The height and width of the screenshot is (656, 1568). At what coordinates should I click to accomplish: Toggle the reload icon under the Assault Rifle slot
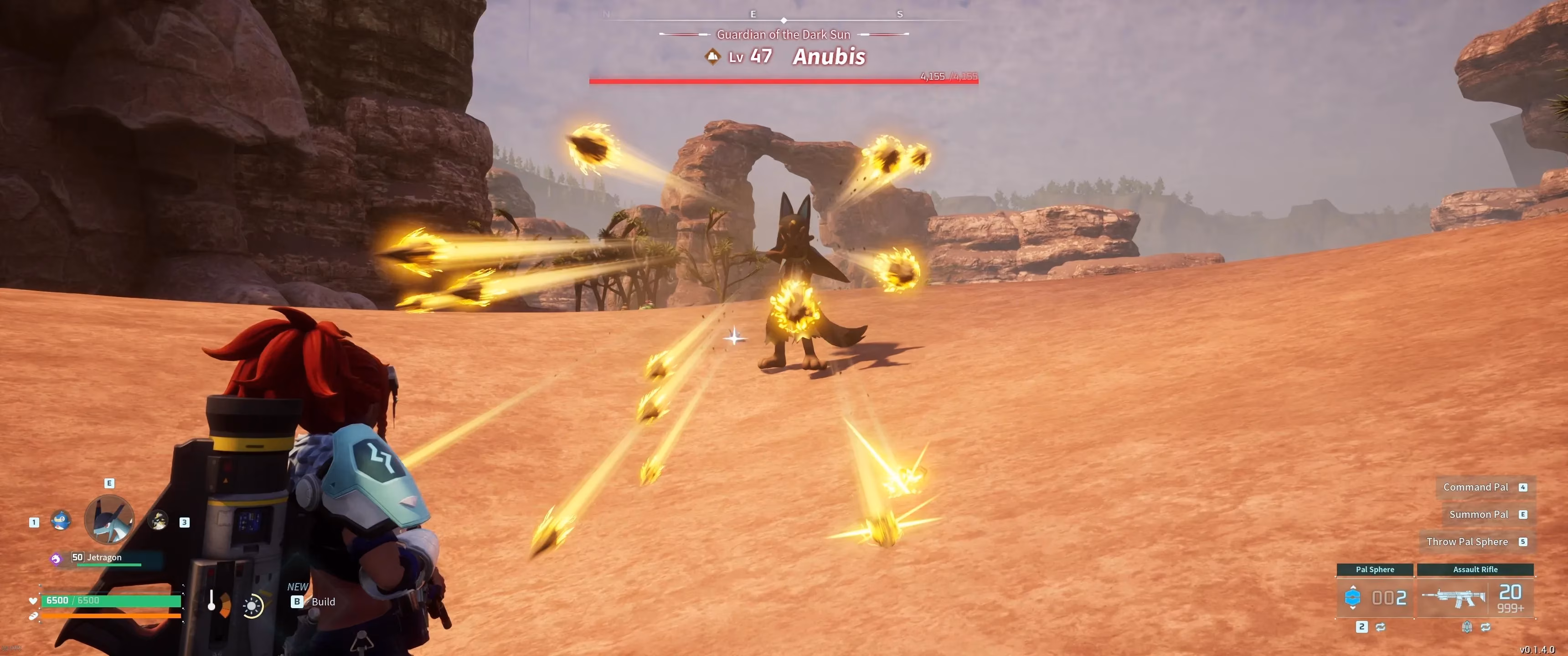coord(1486,627)
